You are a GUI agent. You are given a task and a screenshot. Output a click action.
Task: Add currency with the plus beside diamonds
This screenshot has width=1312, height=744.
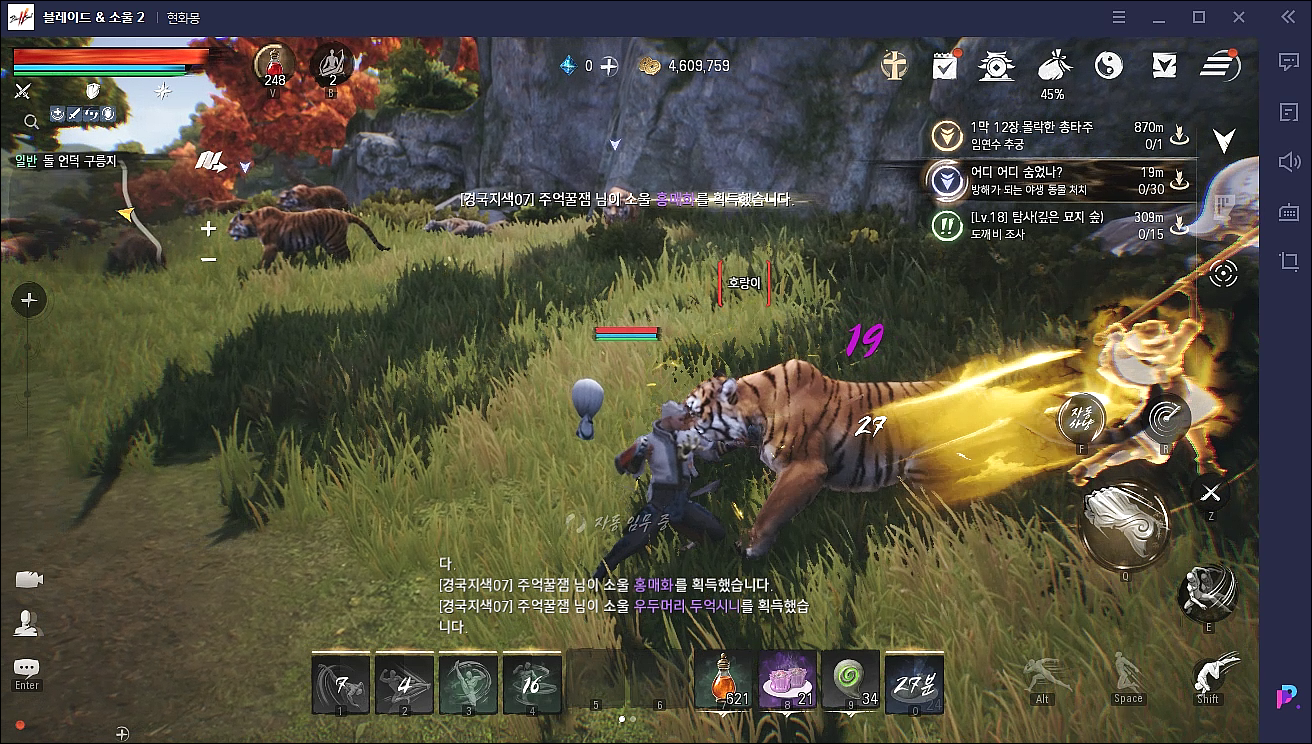[609, 66]
